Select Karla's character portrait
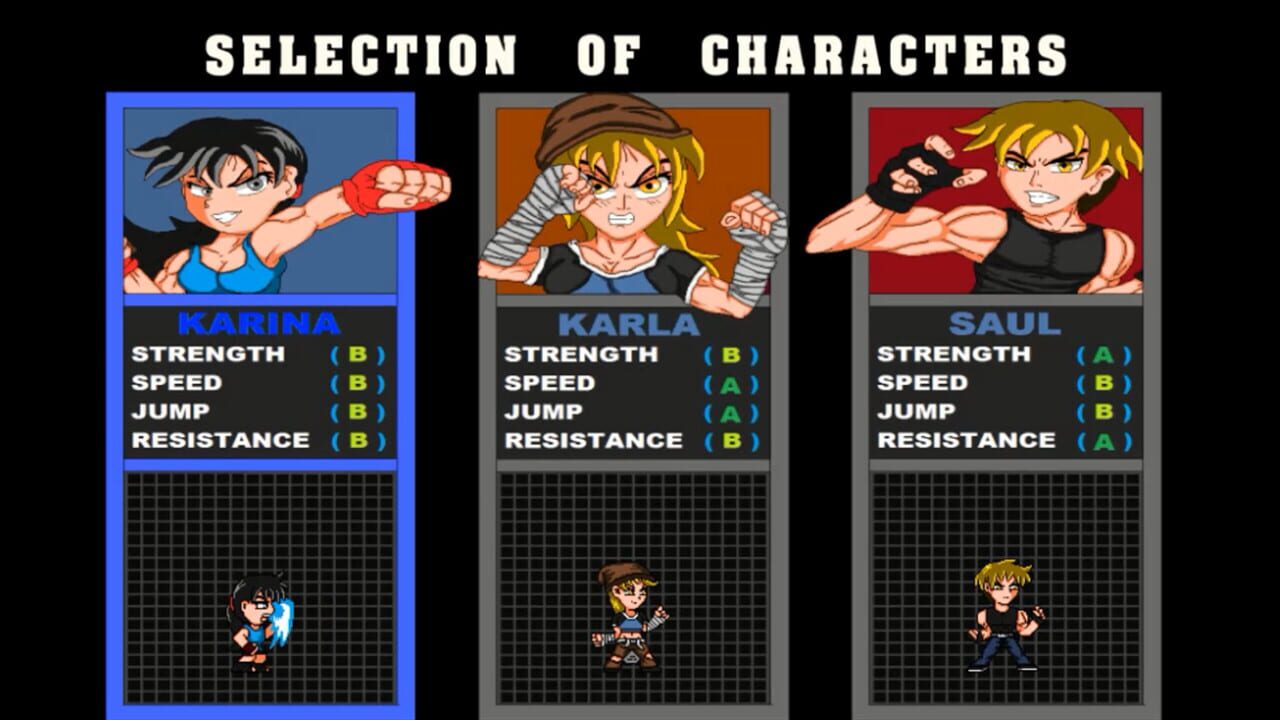This screenshot has height=720, width=1280. click(630, 200)
